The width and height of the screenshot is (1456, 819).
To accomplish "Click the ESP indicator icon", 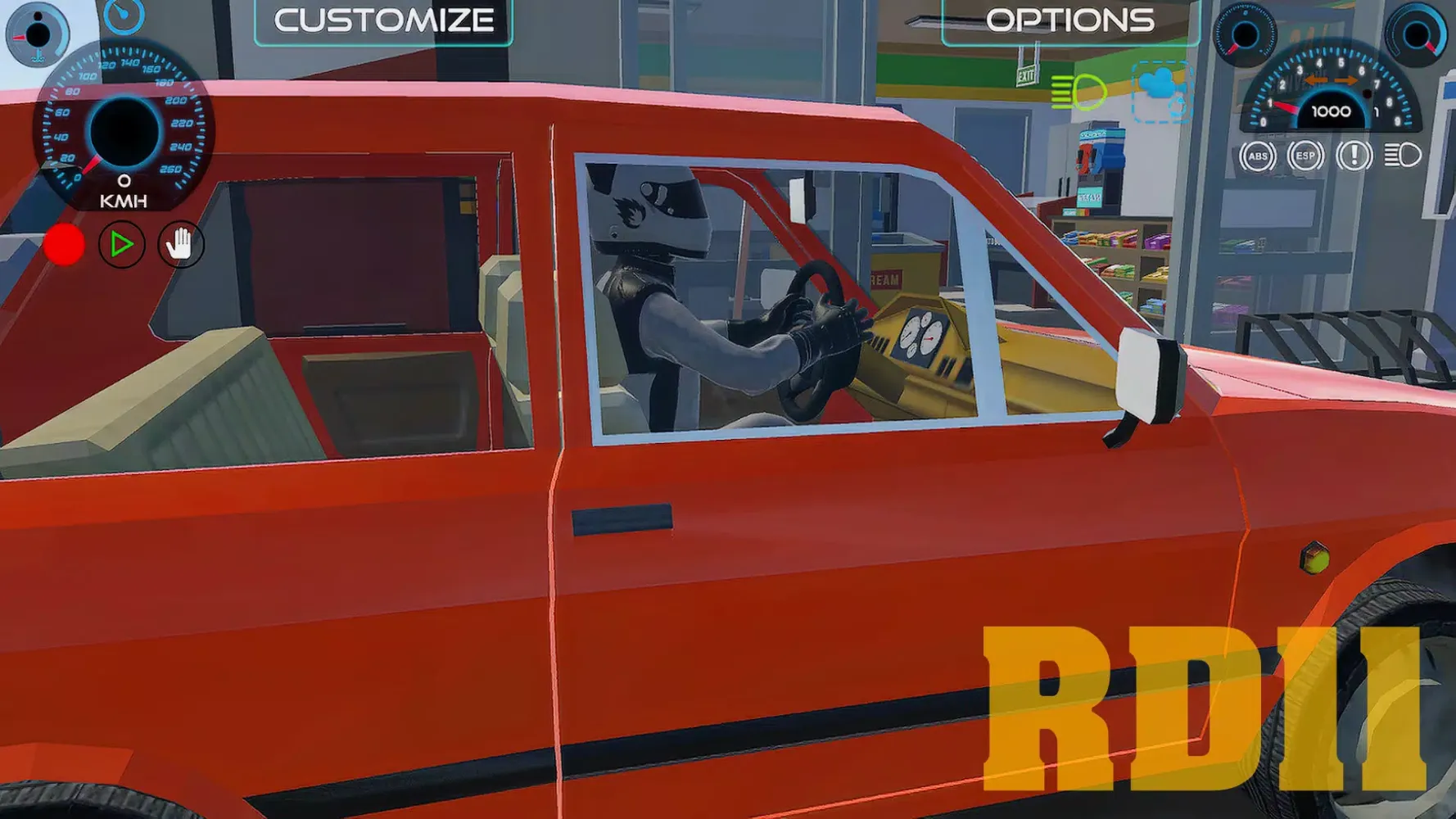I will coord(1306,156).
